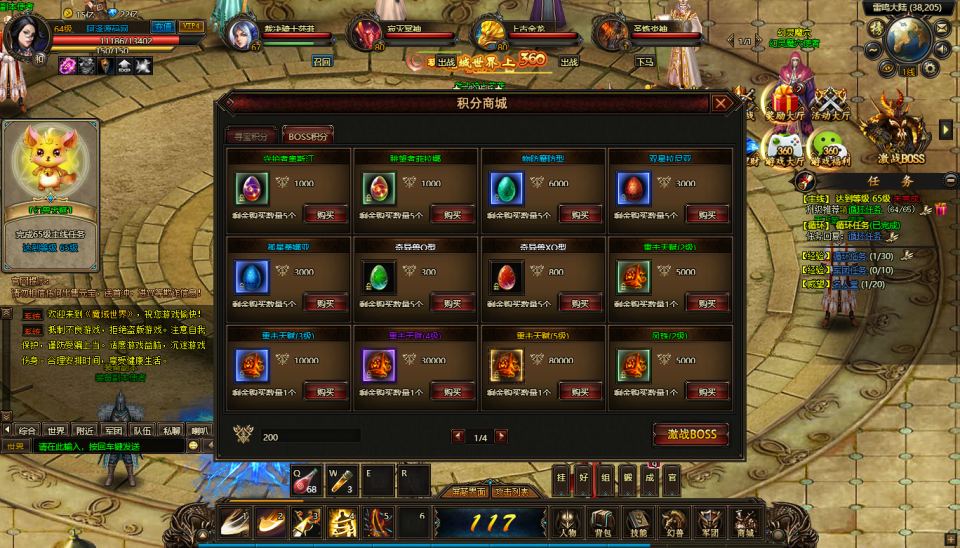Open the 人物 character menu
This screenshot has height=548, width=960.
[x=567, y=522]
